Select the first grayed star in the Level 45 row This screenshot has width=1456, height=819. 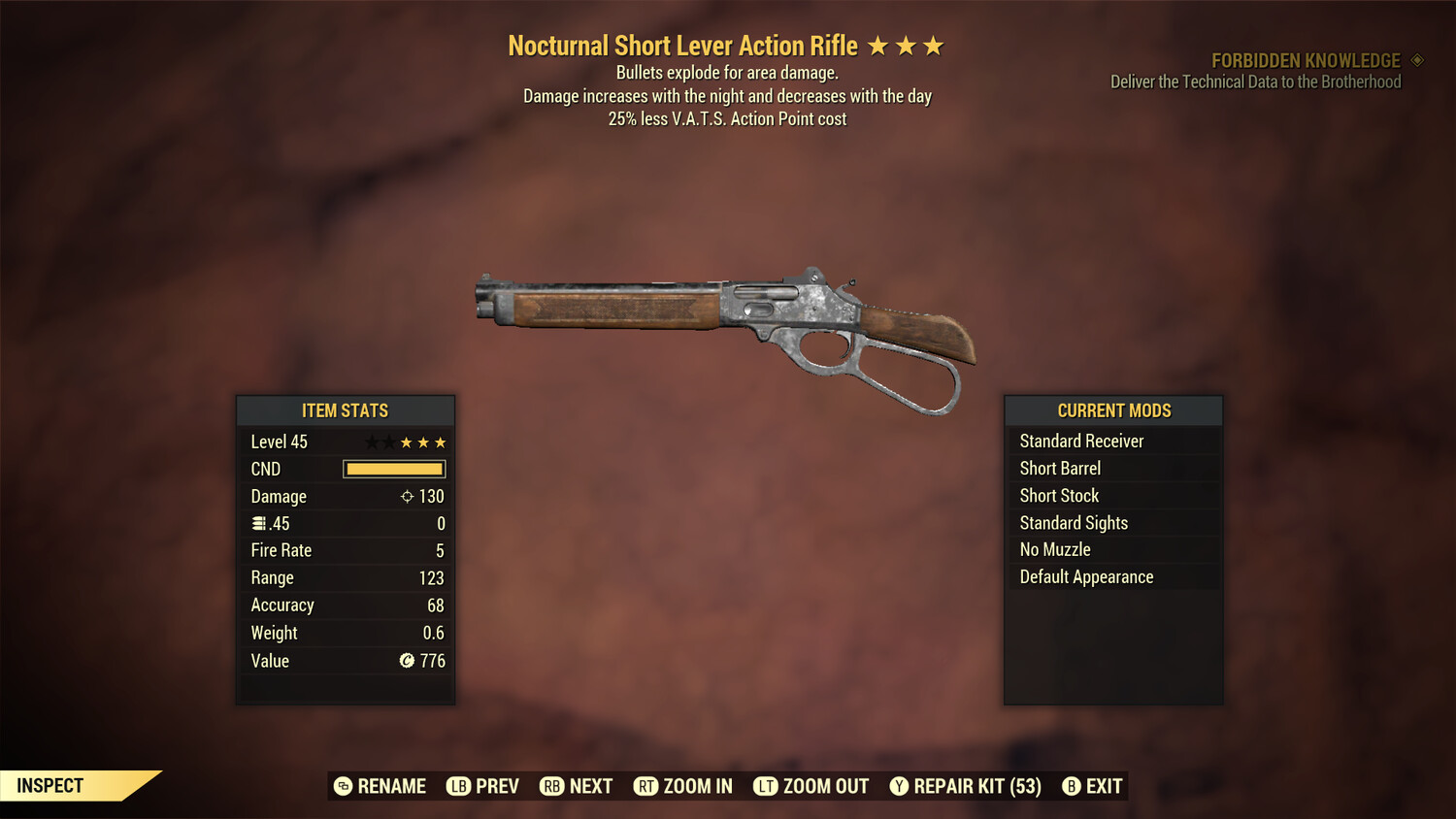370,442
